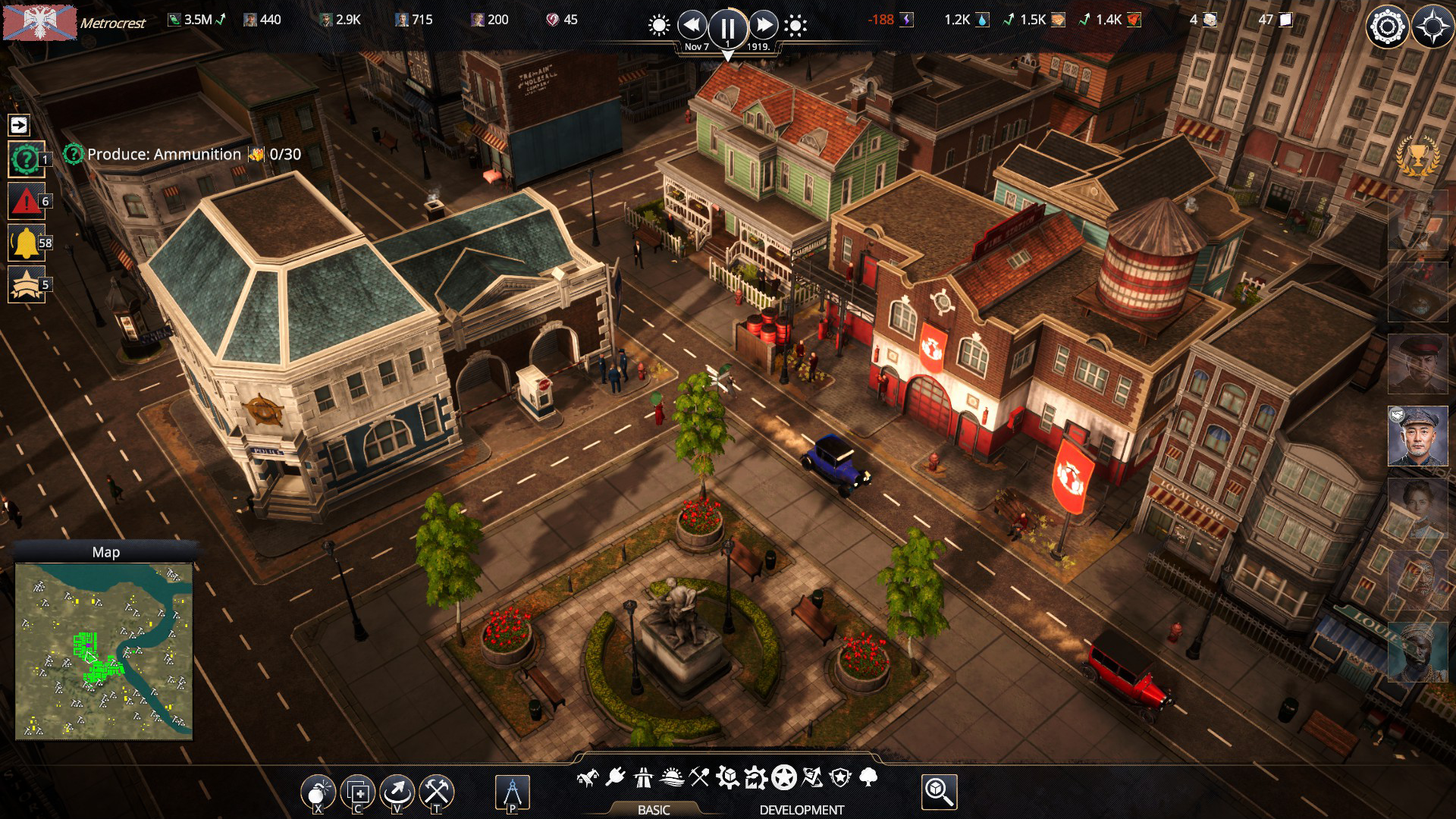Slow down game speed with rewind arrows
This screenshot has width=1456, height=819.
[x=692, y=26]
